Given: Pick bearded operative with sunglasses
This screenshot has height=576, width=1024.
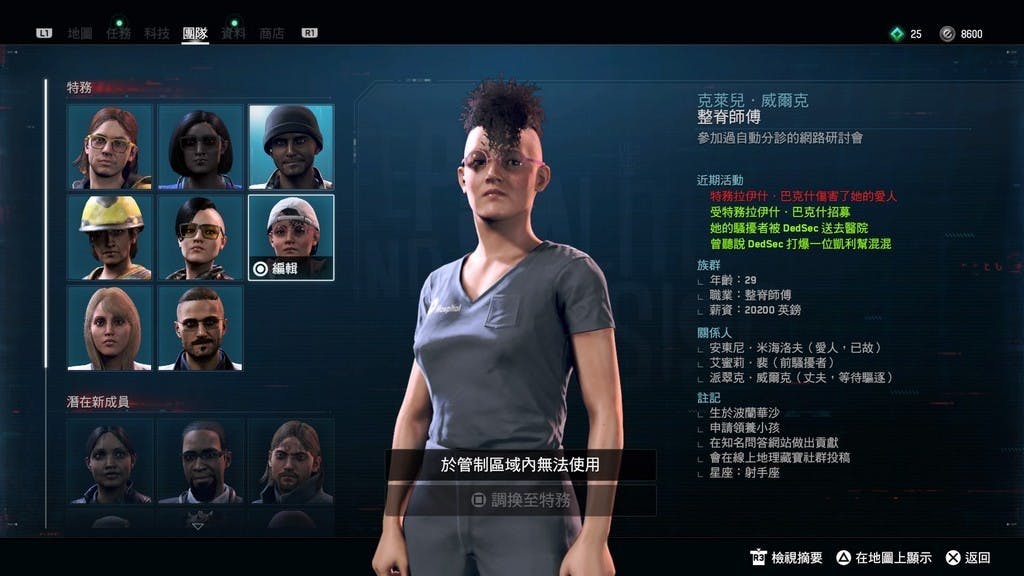Looking at the screenshot, I should (200, 327).
